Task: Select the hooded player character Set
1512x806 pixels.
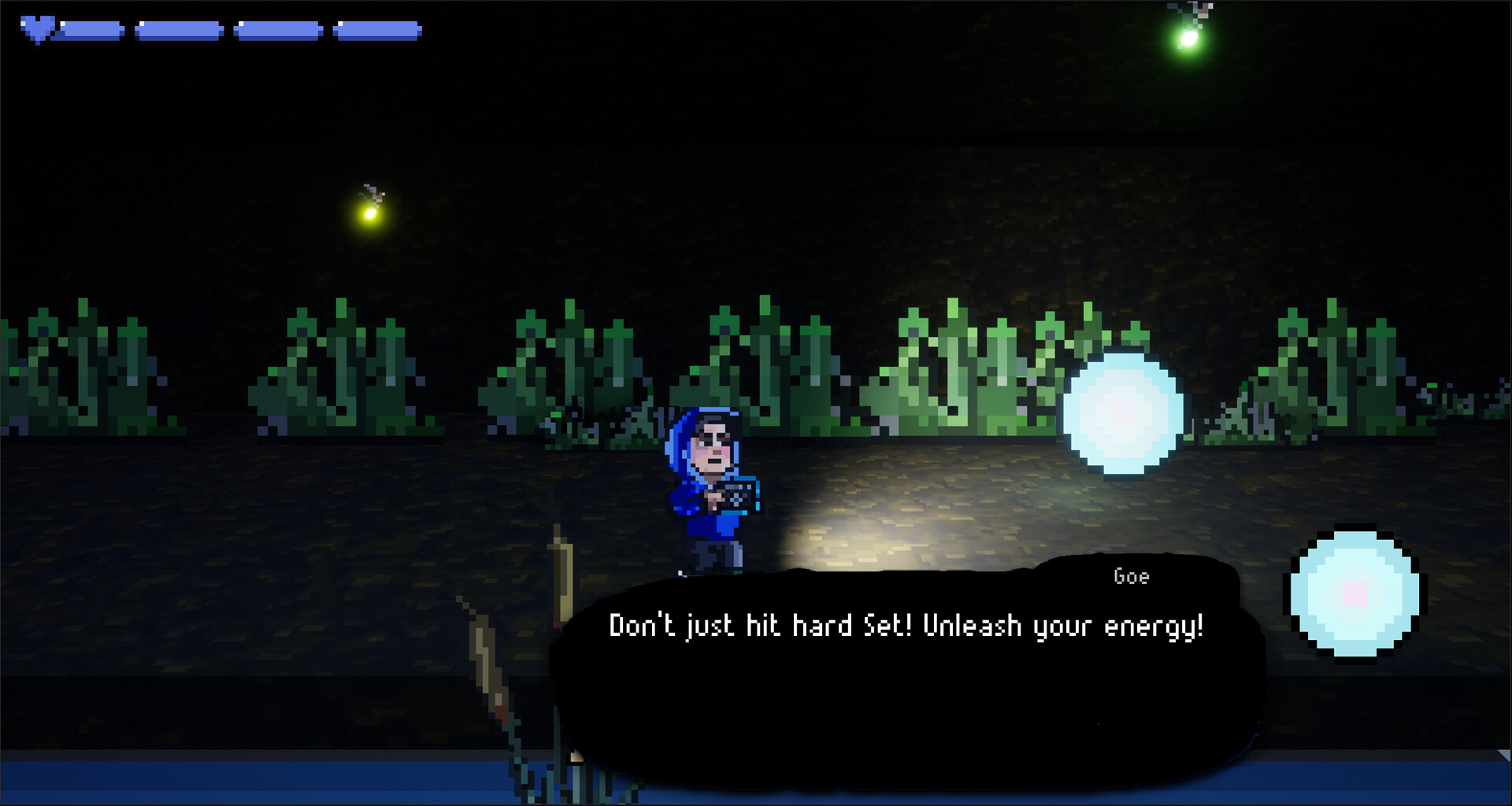Action: pos(710,488)
